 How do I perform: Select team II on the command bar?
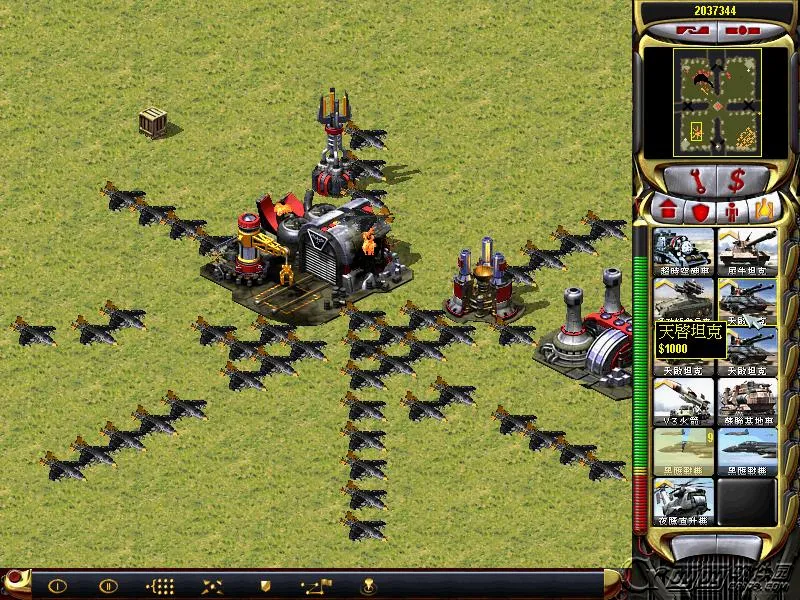(108, 586)
